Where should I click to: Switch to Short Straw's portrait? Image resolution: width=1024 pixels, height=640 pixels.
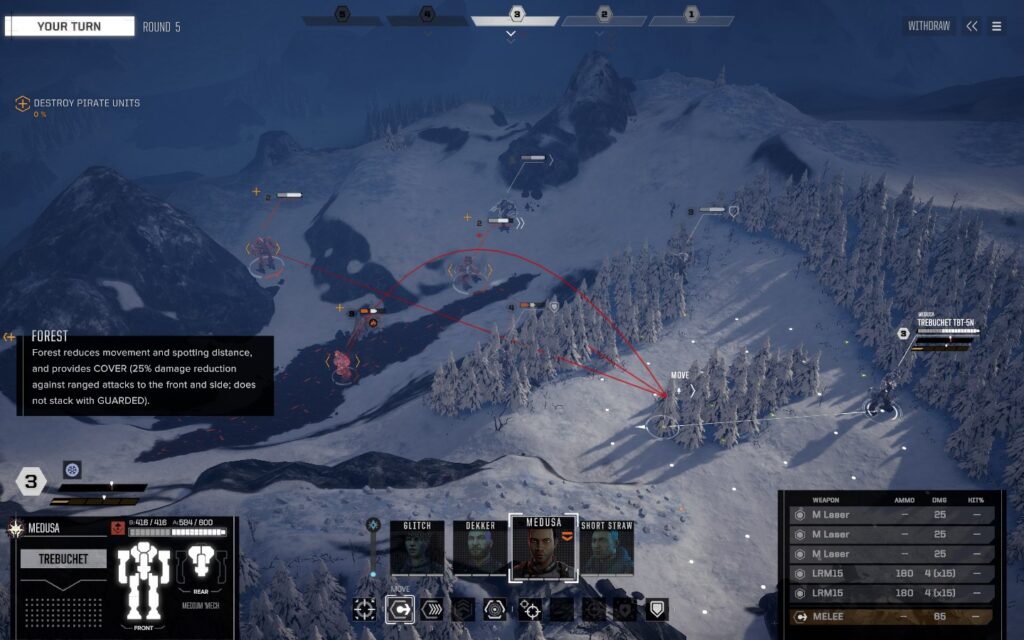coord(607,548)
